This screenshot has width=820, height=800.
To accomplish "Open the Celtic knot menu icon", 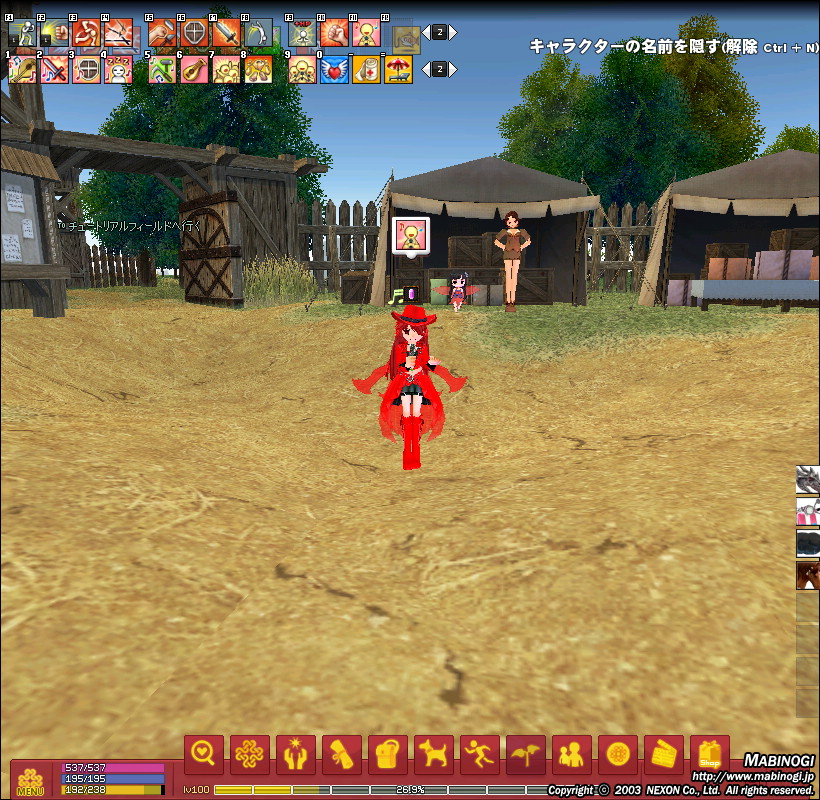I will tap(250, 754).
